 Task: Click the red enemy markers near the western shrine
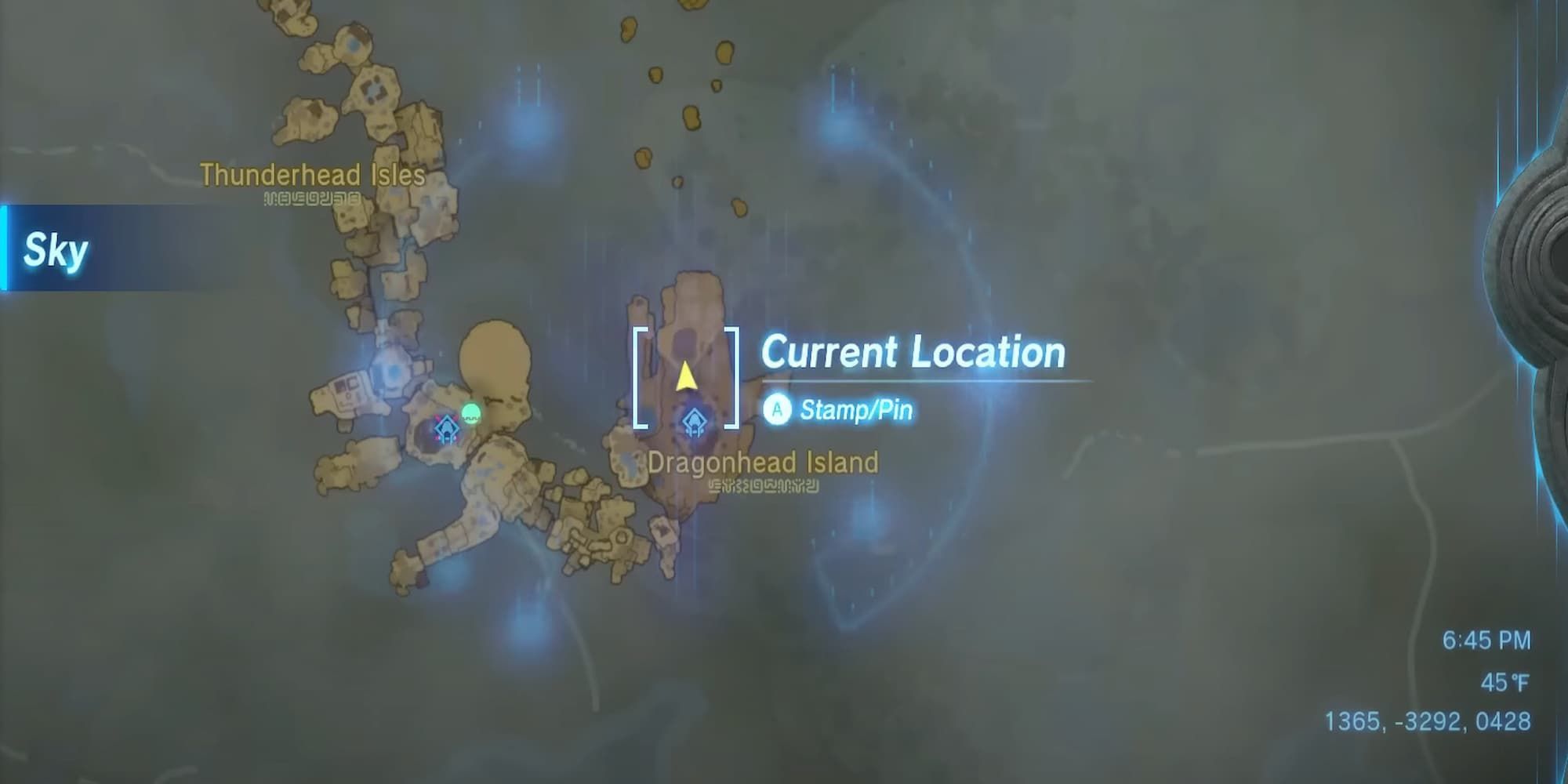click(x=439, y=418)
